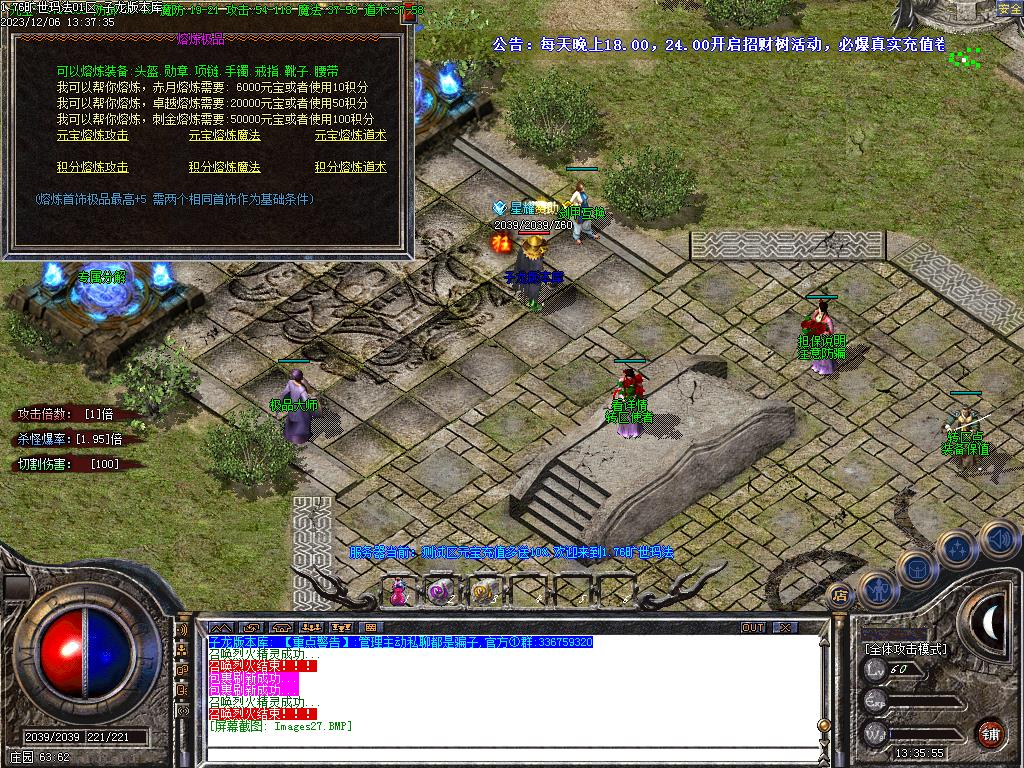Close the chat panel with the X button

point(786,627)
